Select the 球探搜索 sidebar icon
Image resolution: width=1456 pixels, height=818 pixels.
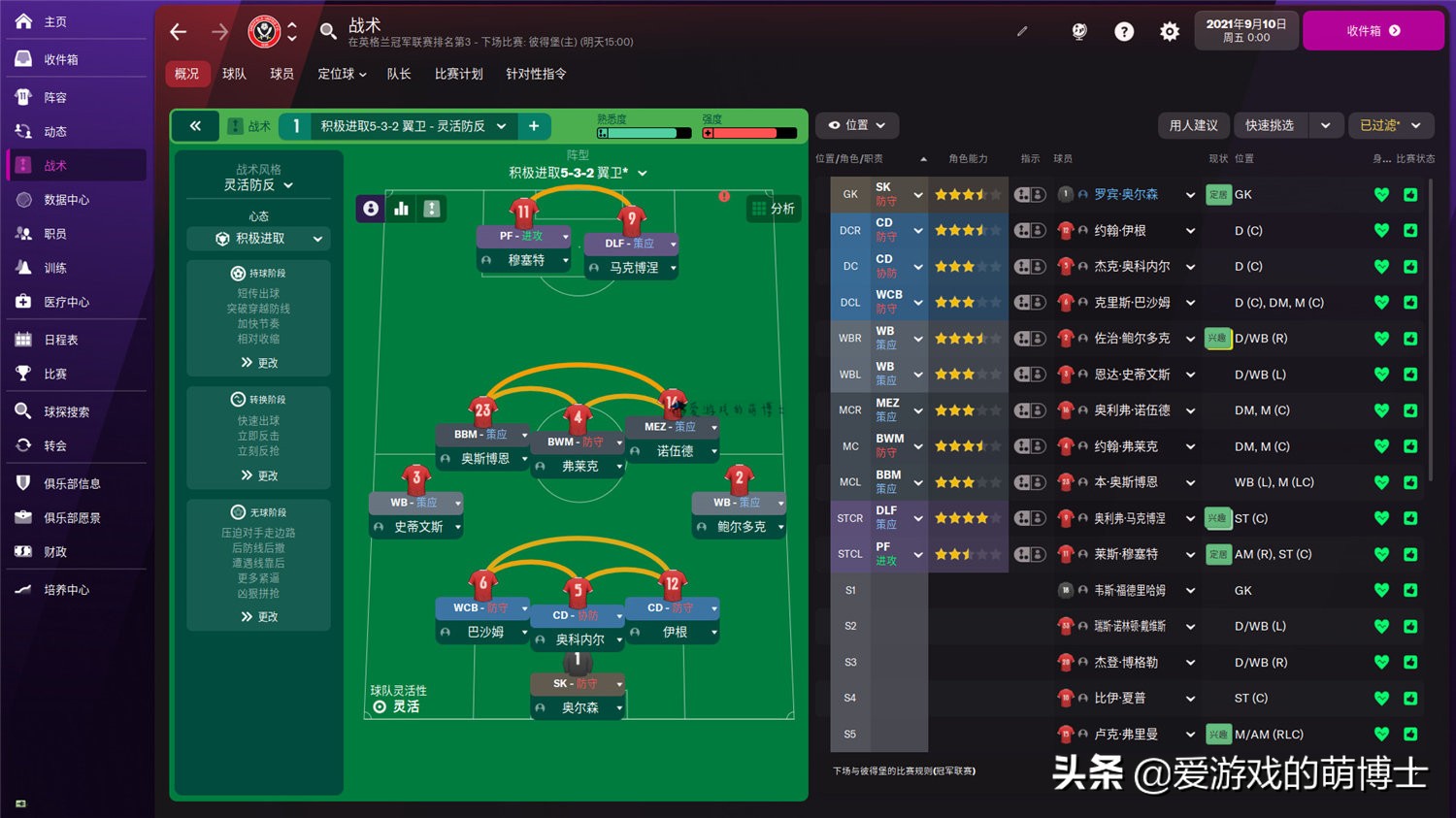click(x=21, y=410)
